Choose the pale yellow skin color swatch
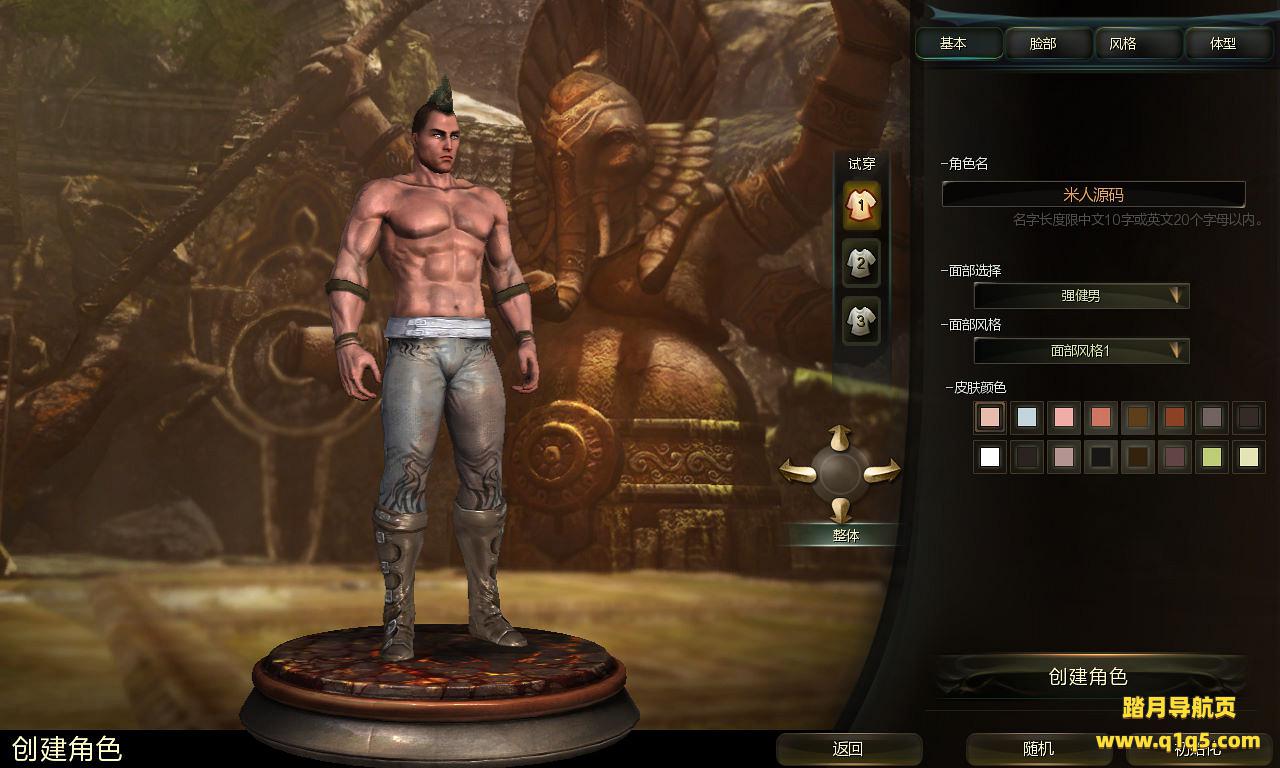Viewport: 1280px width, 768px height. click(x=1249, y=457)
